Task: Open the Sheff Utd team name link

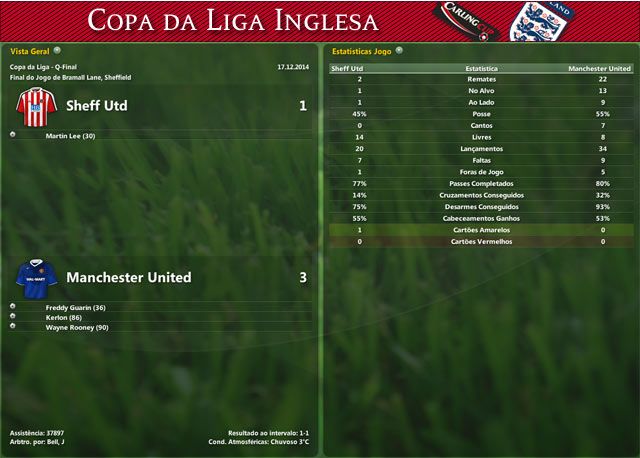Action: pyautogui.click(x=96, y=105)
